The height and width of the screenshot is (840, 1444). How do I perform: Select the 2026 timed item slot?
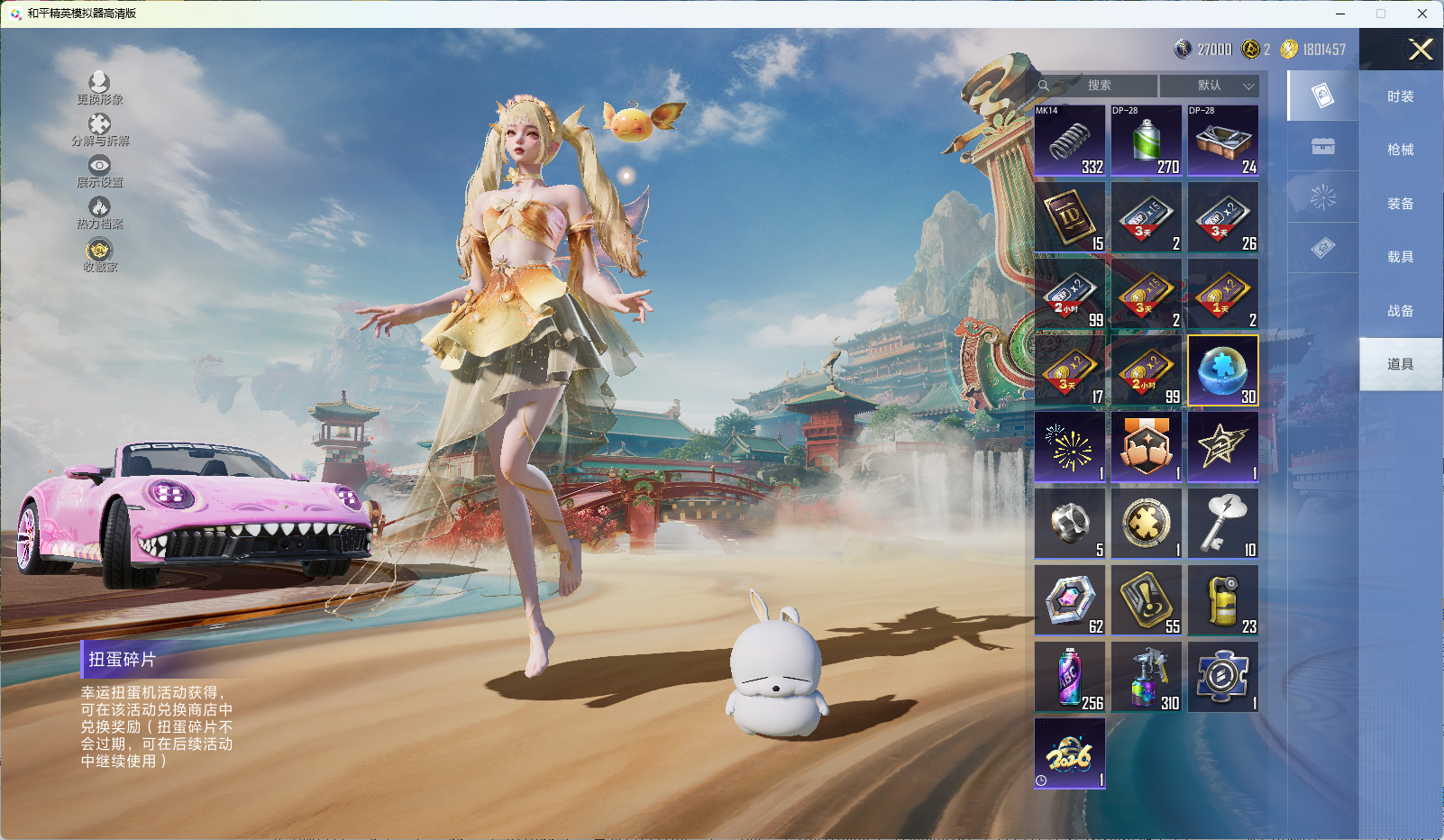(1070, 753)
